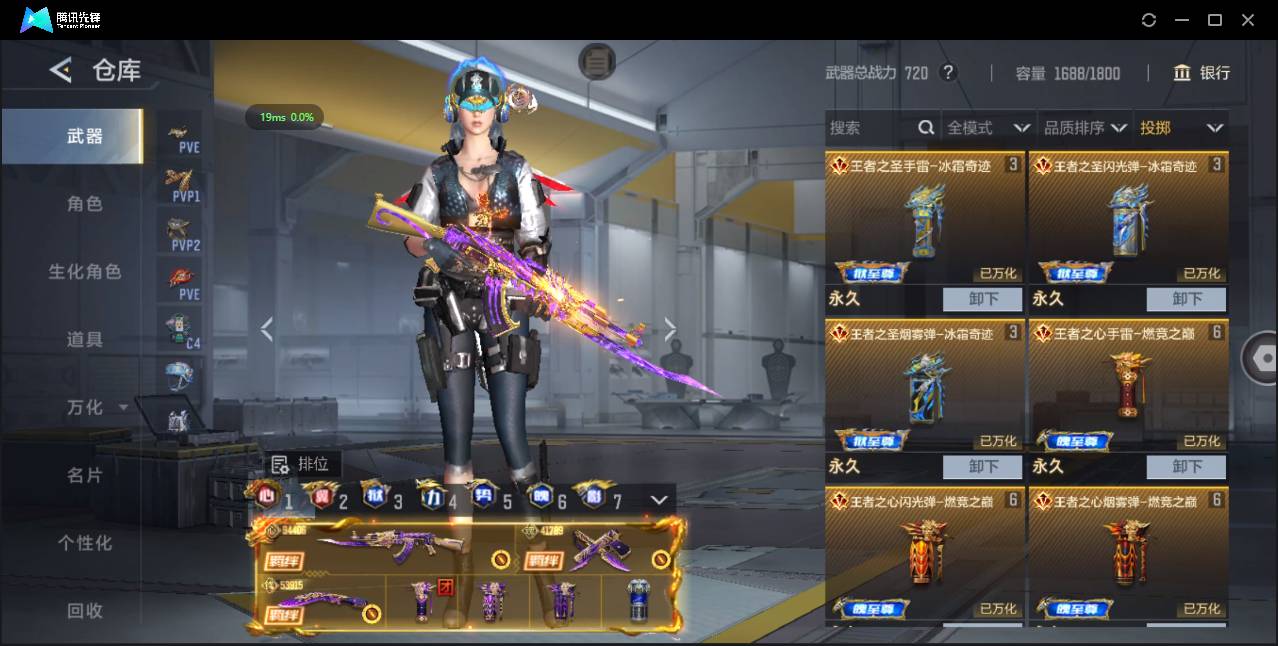This screenshot has width=1278, height=646.
Task: Unequip the 王者之圣闪光弹-冰霜奇迹 with 卸下
Action: click(x=1186, y=299)
